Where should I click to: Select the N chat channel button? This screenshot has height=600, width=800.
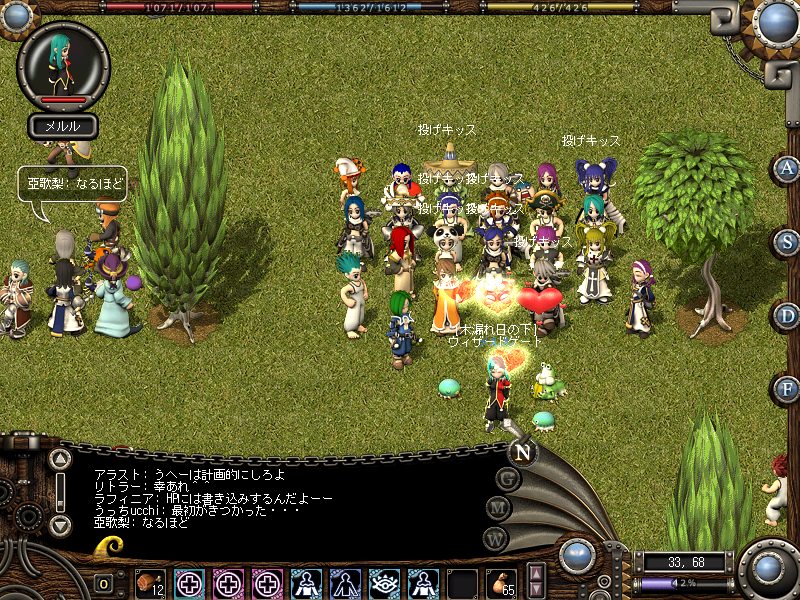(x=522, y=451)
